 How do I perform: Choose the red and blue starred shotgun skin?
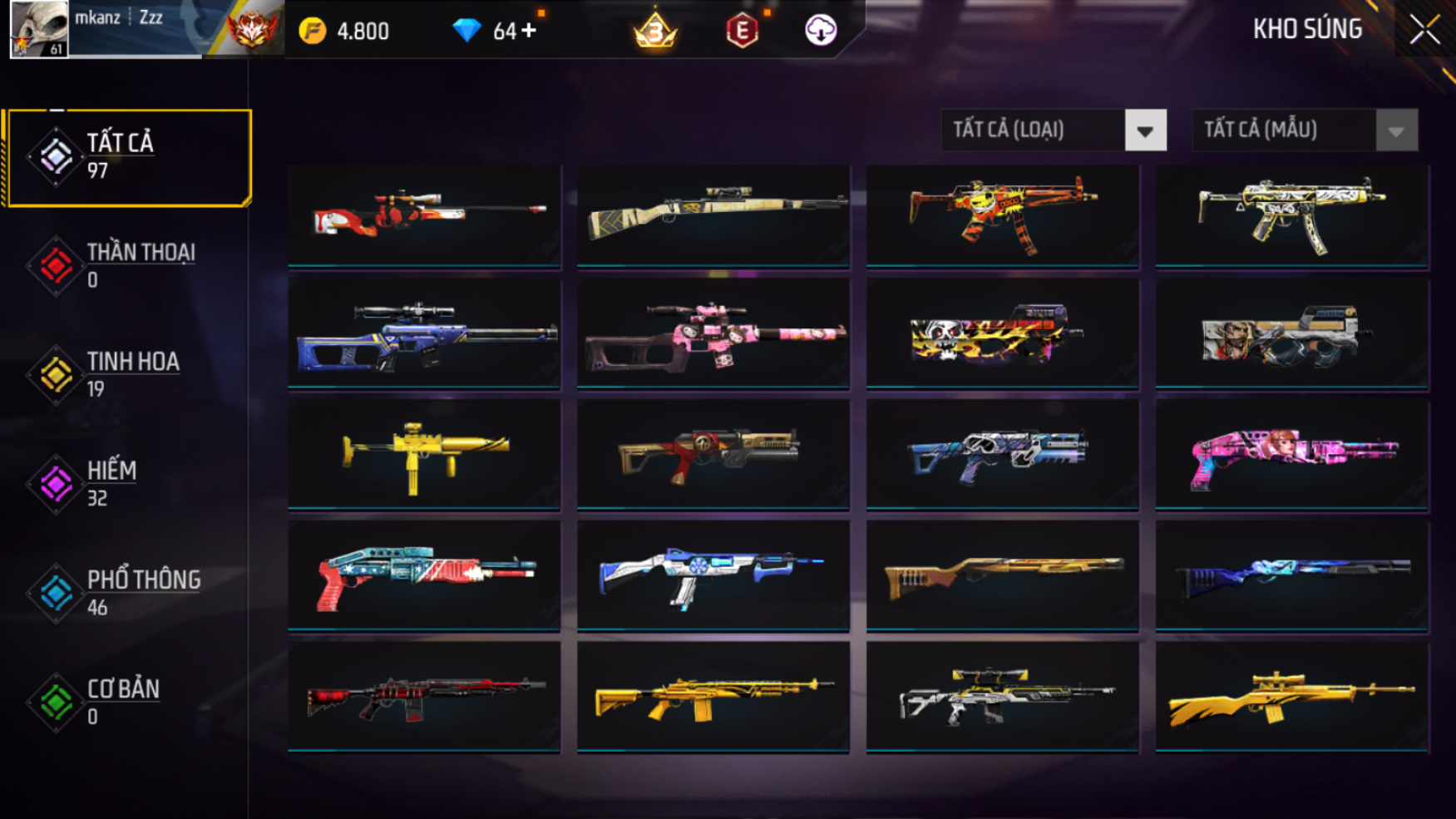coord(424,575)
